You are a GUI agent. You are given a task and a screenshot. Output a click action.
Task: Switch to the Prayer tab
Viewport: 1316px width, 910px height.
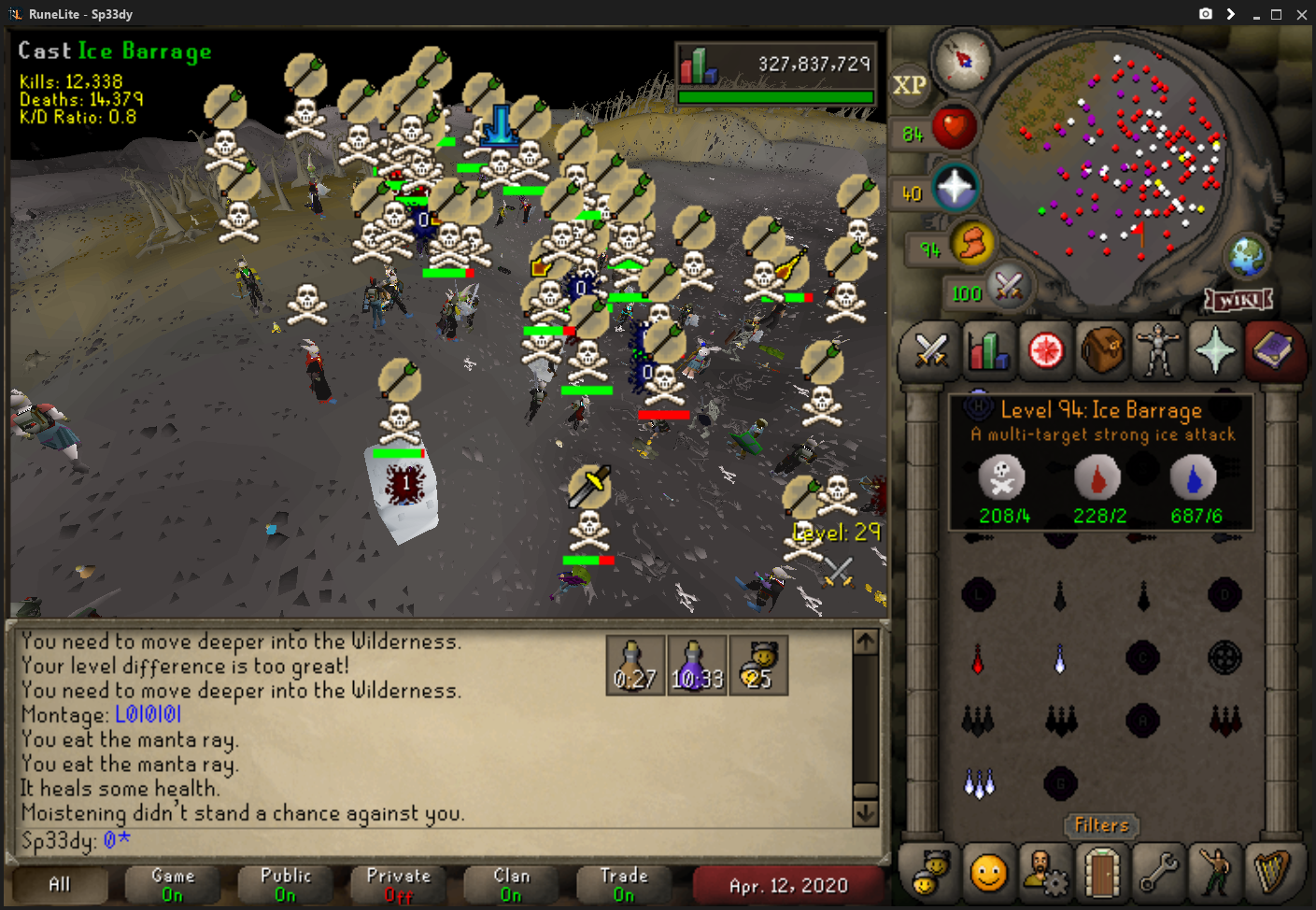click(1215, 351)
